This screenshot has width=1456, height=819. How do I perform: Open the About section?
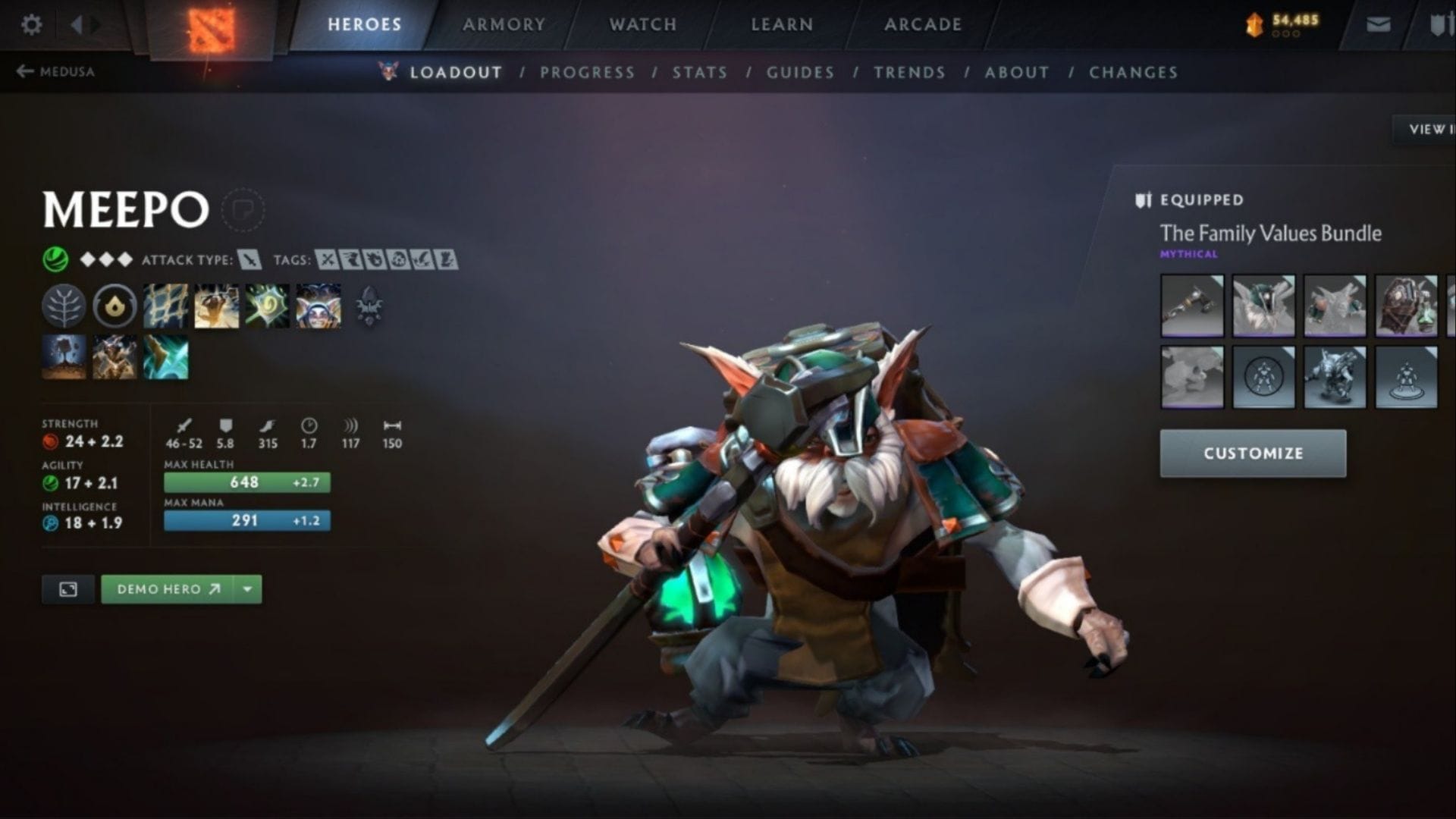1016,72
